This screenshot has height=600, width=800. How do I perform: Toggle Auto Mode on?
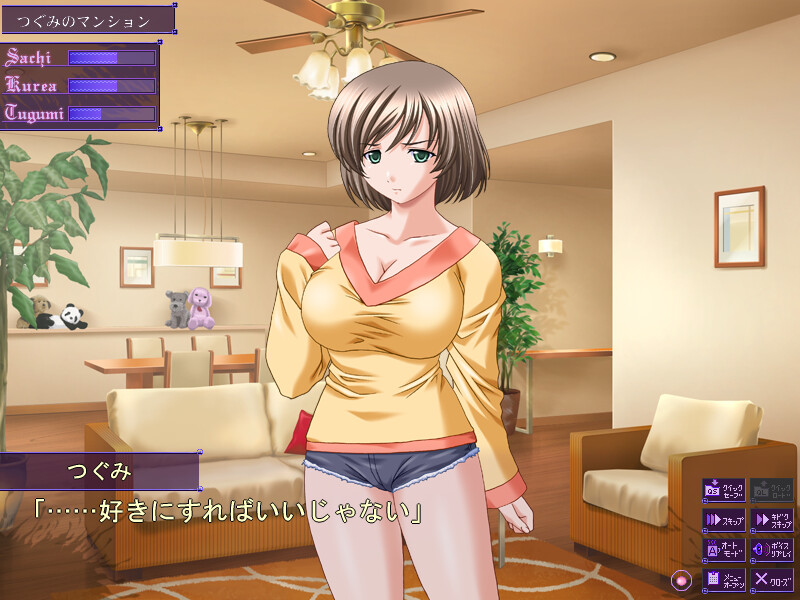click(724, 549)
